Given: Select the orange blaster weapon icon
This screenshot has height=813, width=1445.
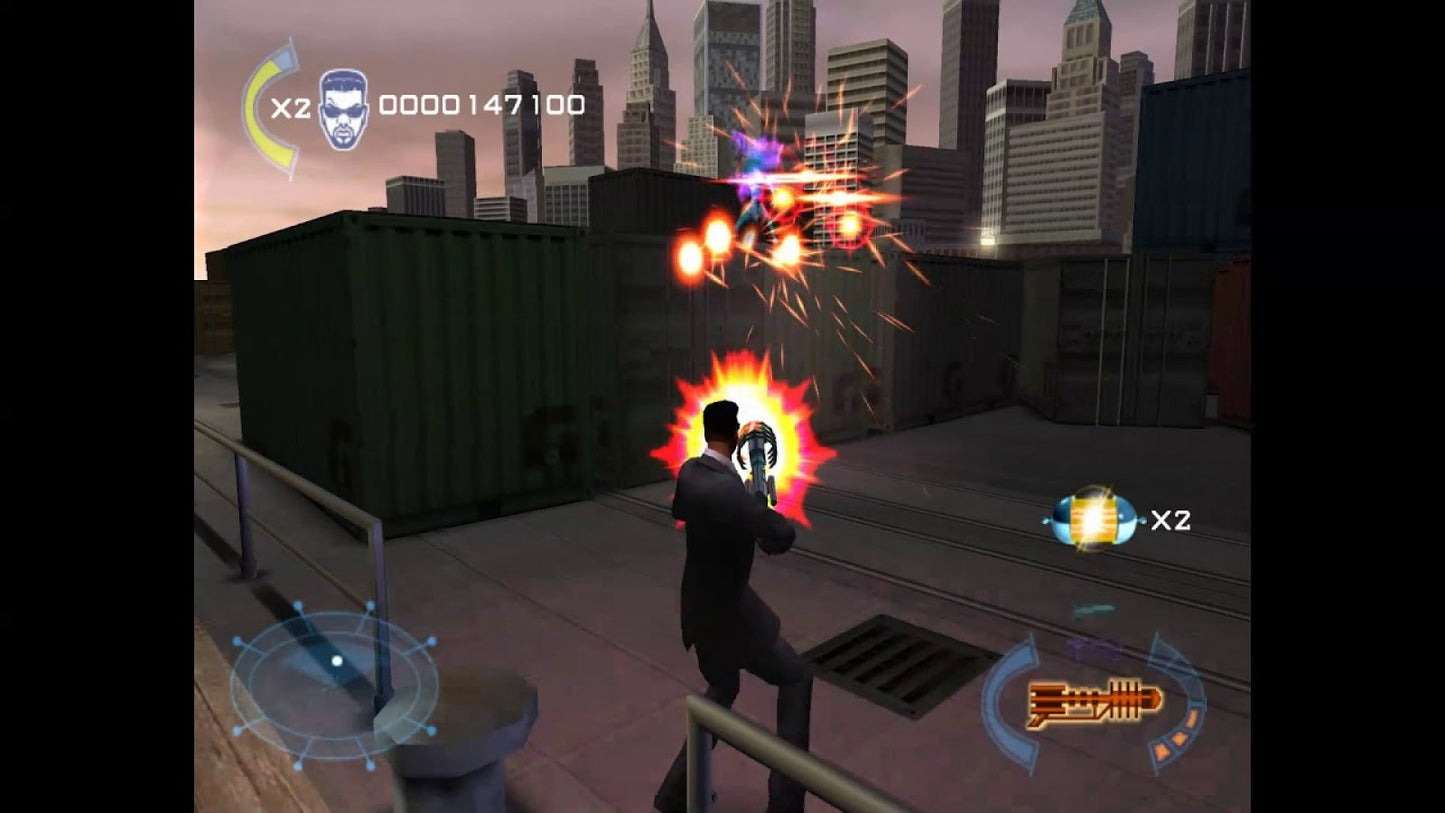Looking at the screenshot, I should (1090, 703).
